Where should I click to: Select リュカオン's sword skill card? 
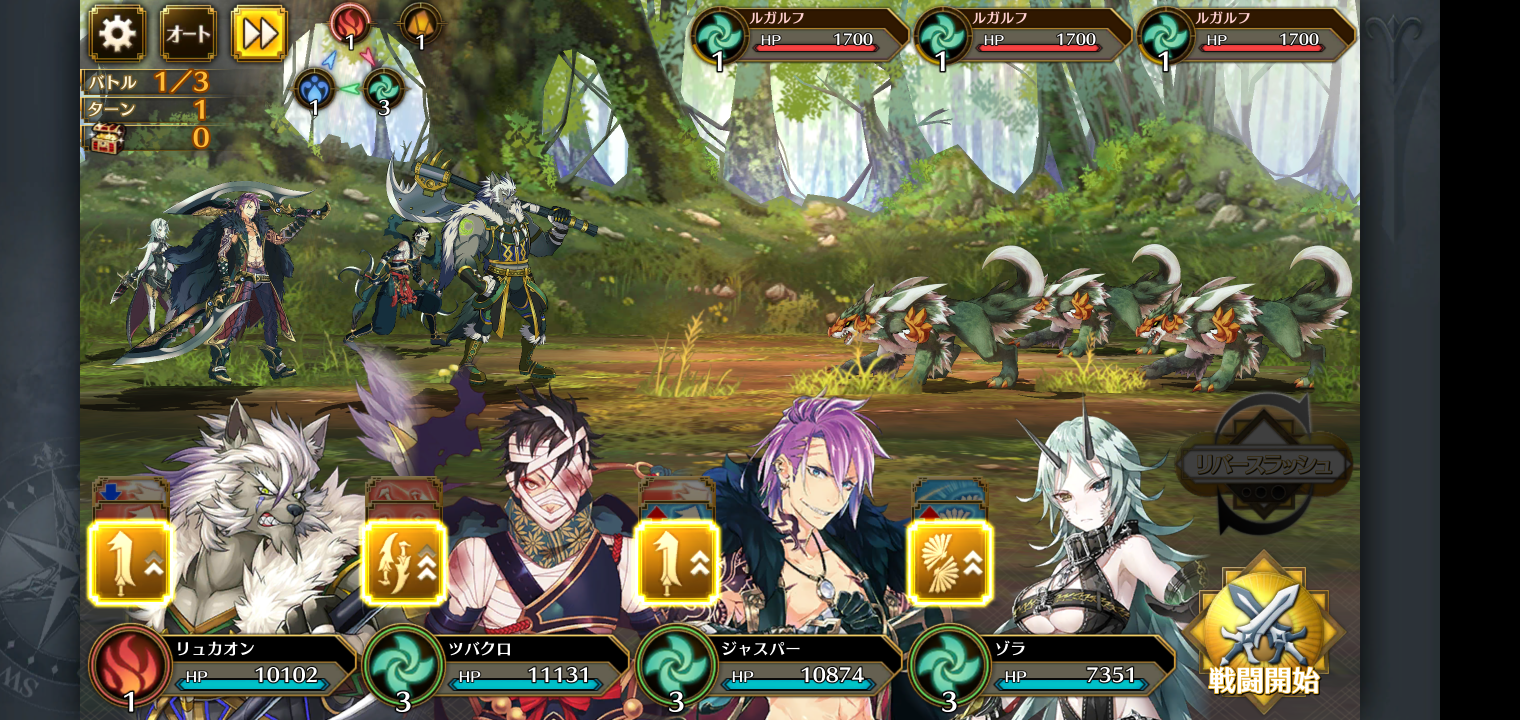tap(131, 563)
